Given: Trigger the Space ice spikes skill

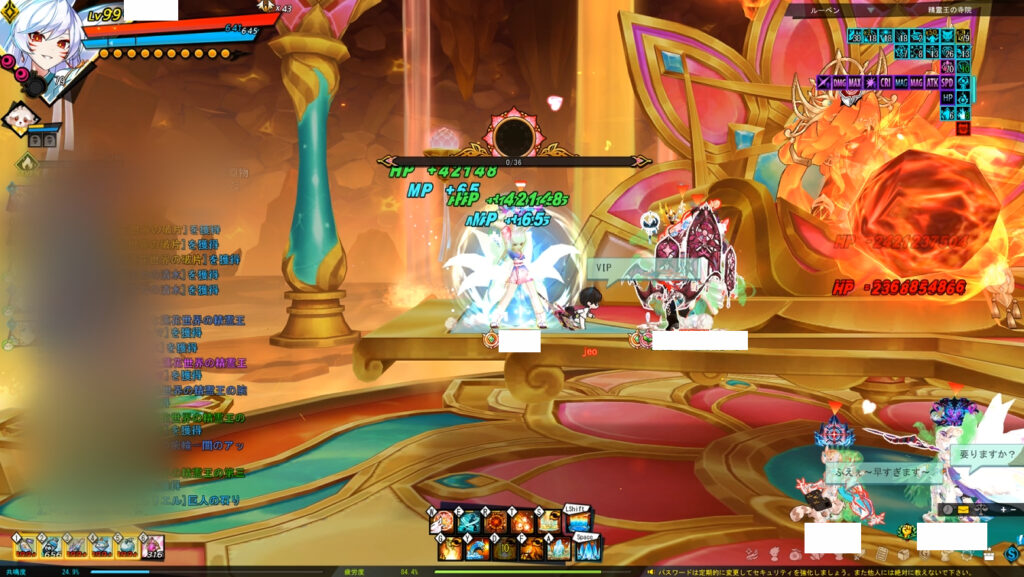Looking at the screenshot, I should pos(588,549).
